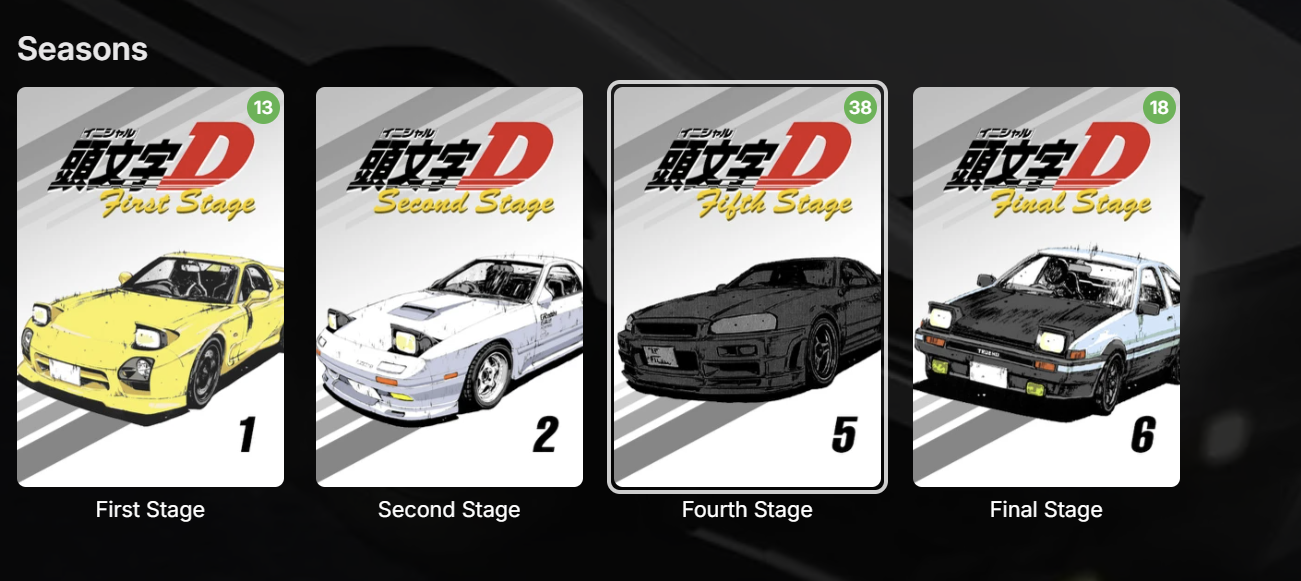Click the "Final Stage" title text
The height and width of the screenshot is (581, 1301).
(1046, 510)
